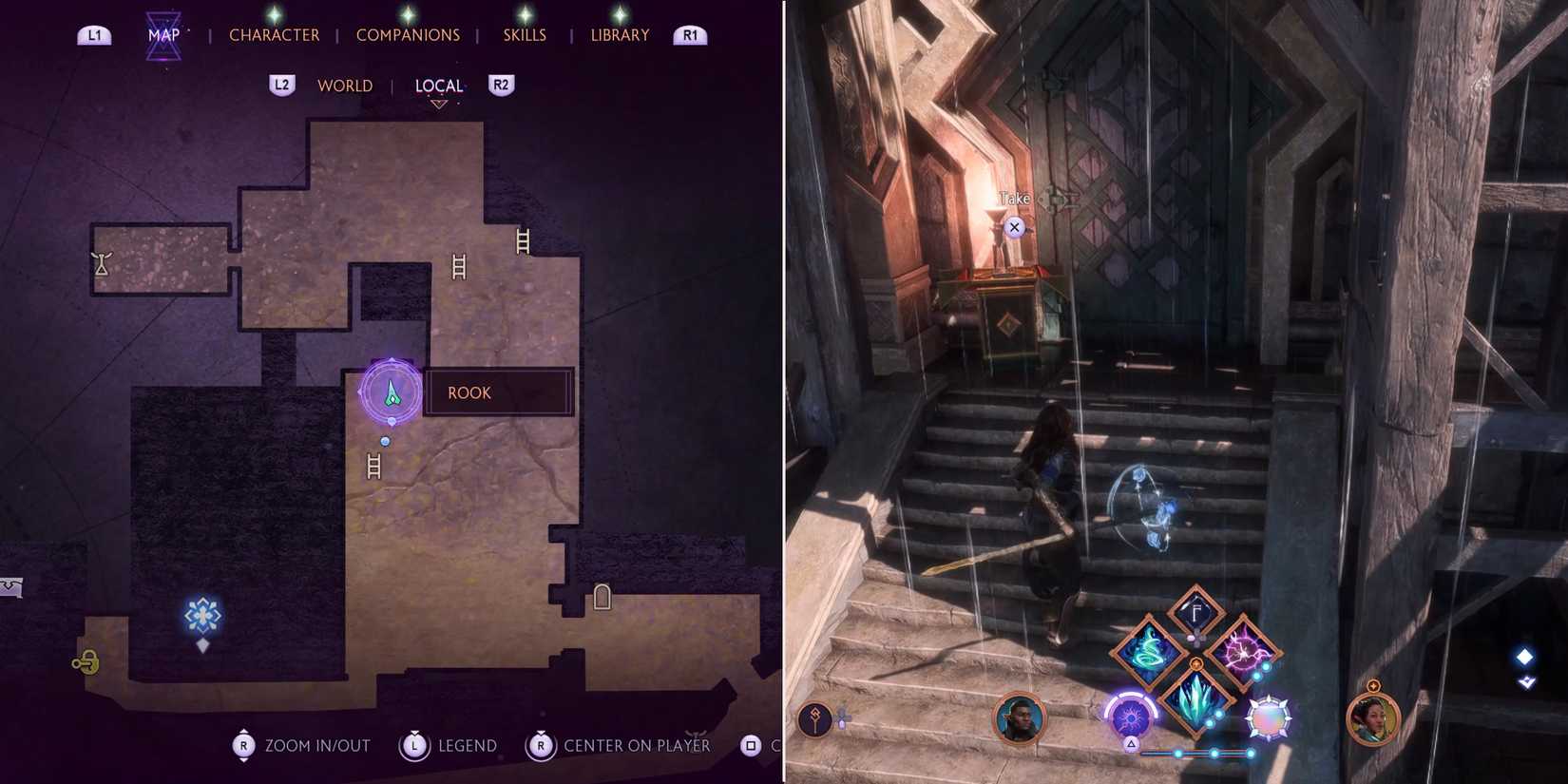Toggle Zoom In/Out with R
1568x784 pixels.
click(x=242, y=745)
